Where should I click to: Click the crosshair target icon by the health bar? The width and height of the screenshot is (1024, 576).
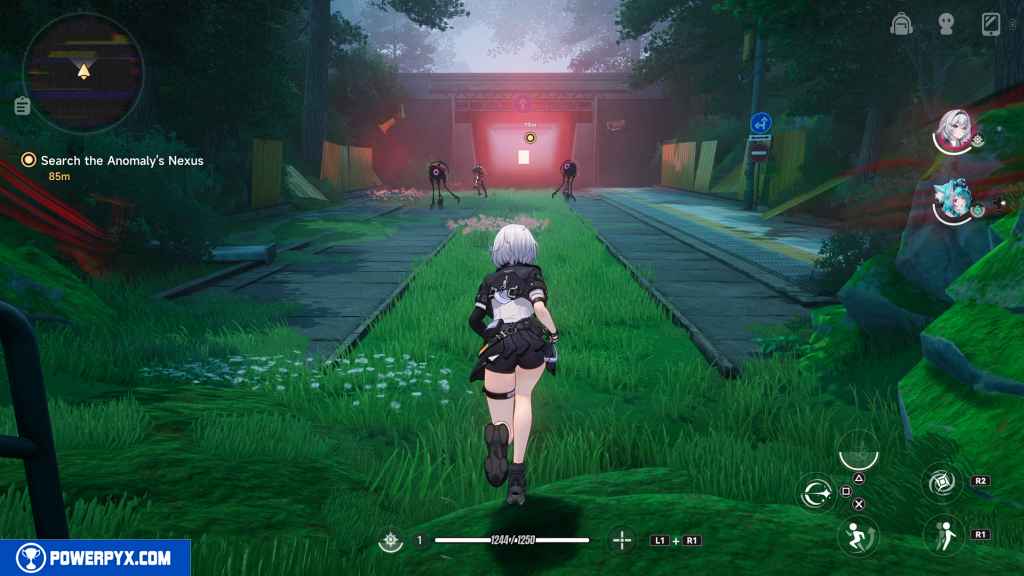[x=389, y=541]
